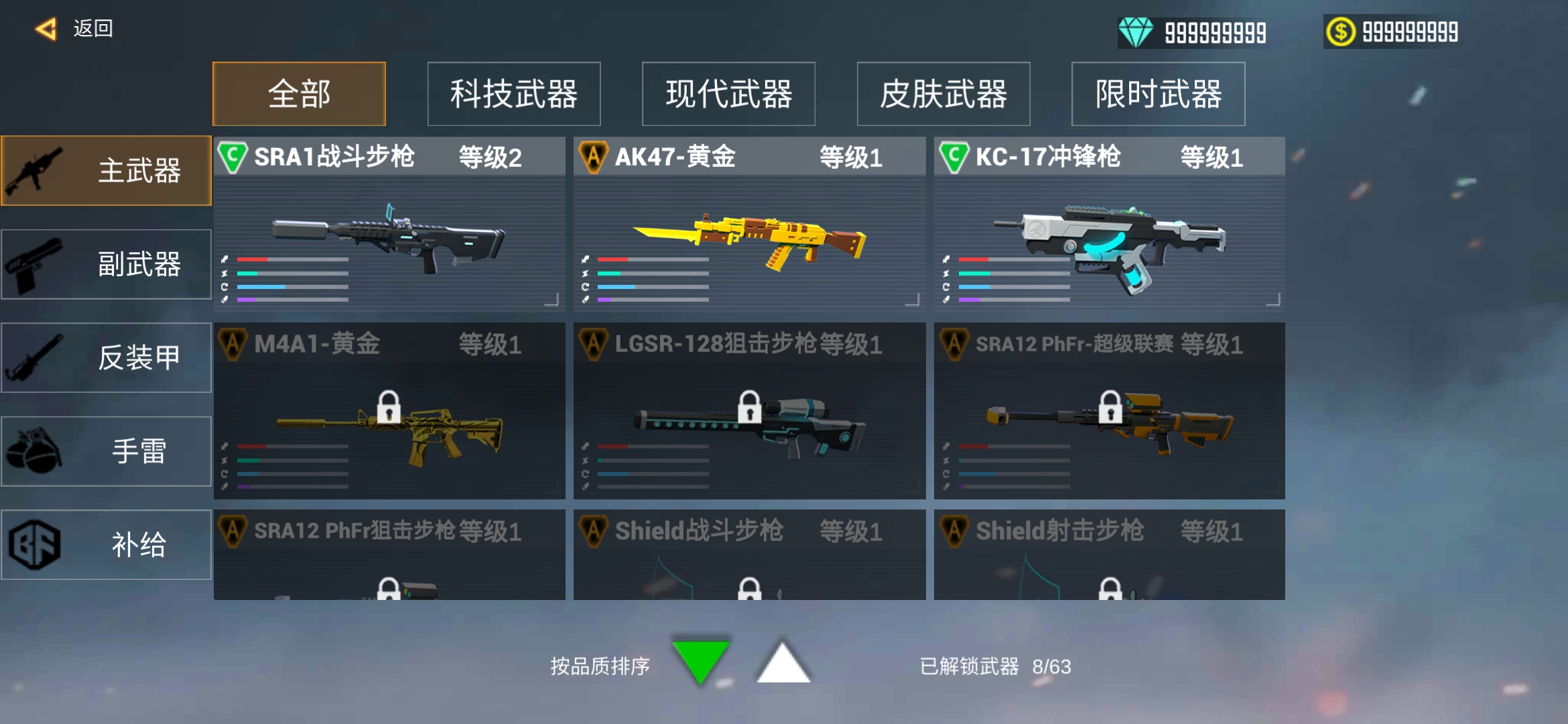The image size is (1568, 724).
Task: Click the A quality badge on AK47-黄金
Action: (x=595, y=157)
